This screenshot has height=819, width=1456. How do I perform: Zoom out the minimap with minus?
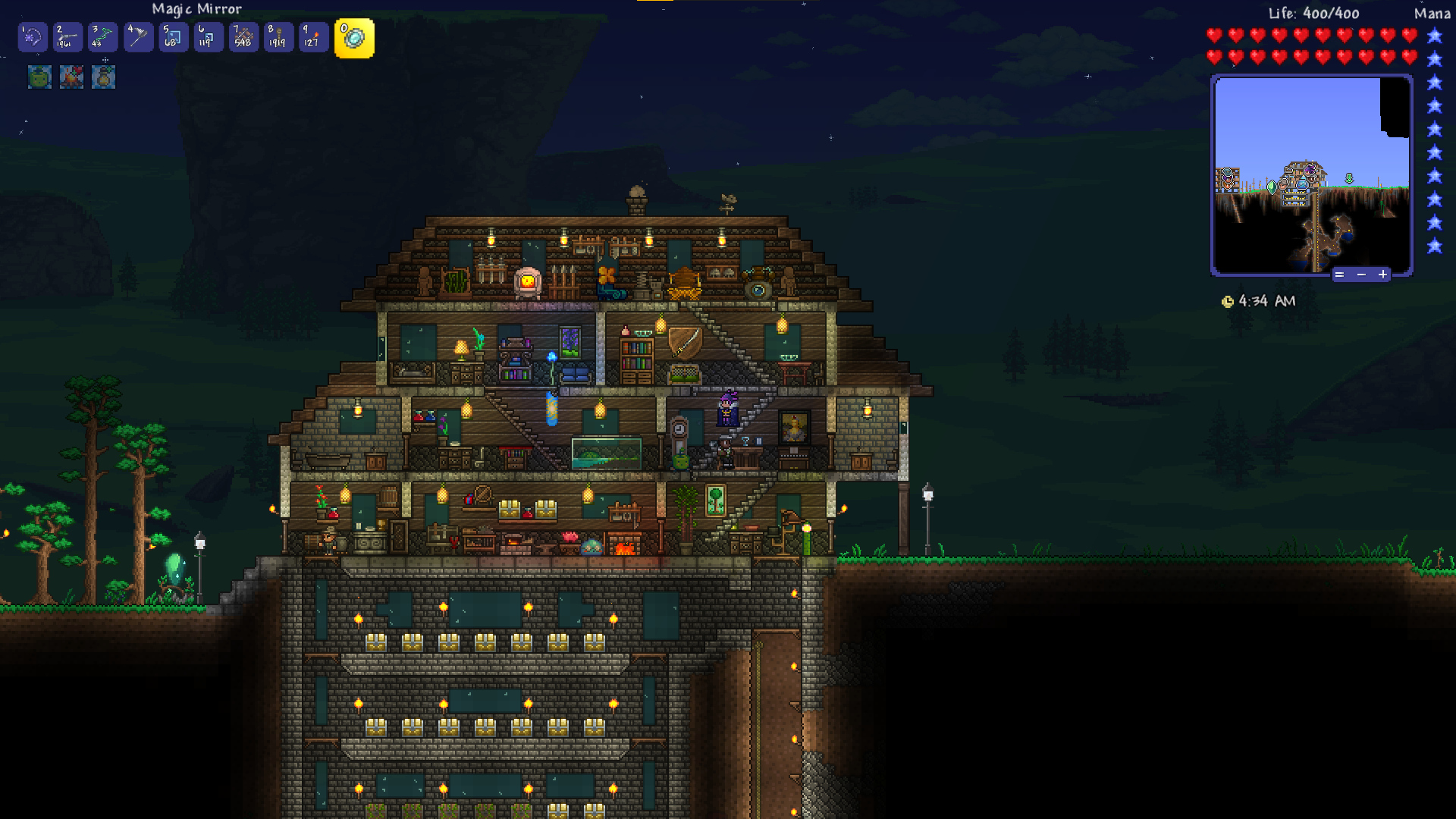click(1361, 275)
